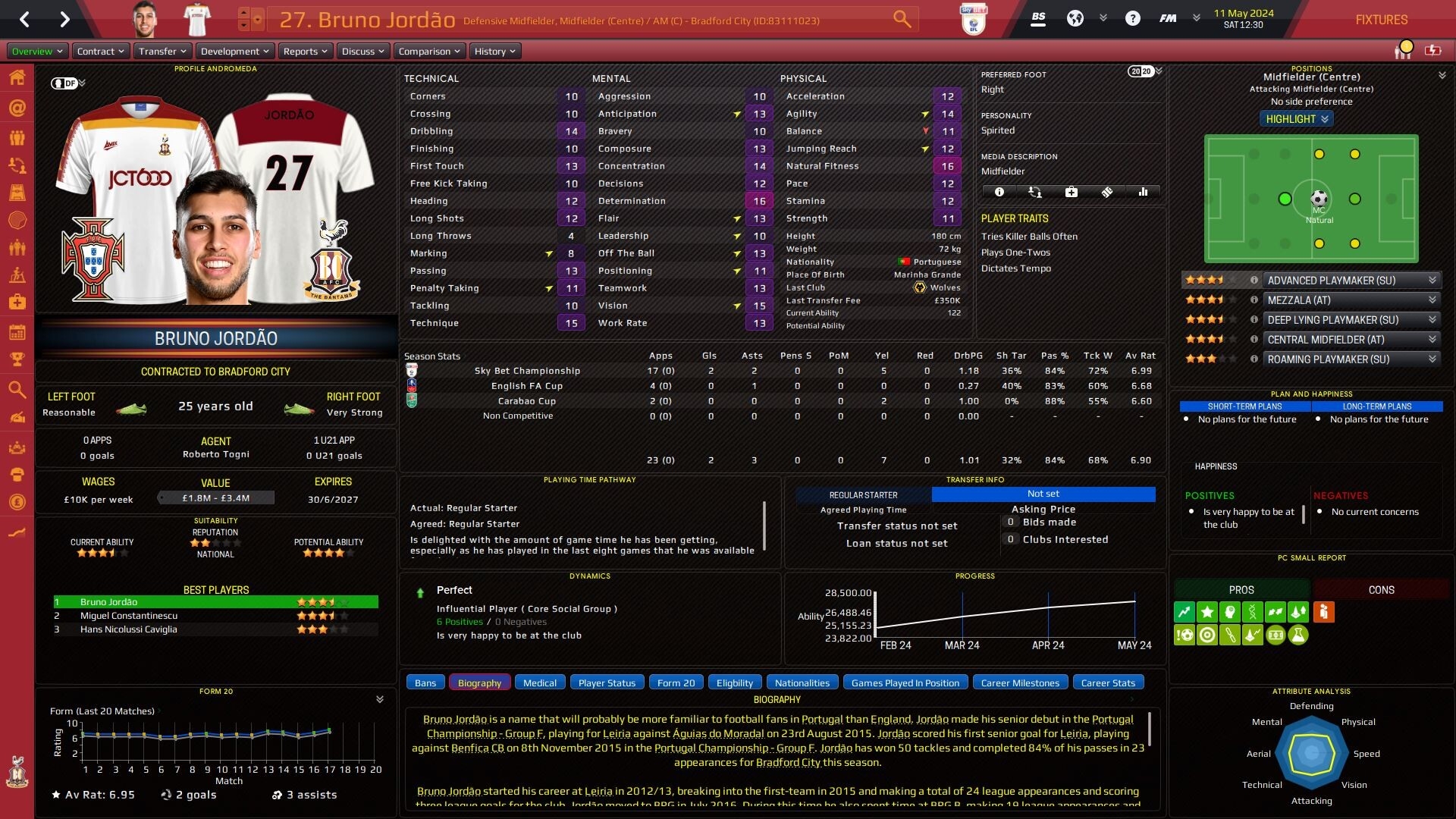Open the Highlight position dropdown
The height and width of the screenshot is (819, 1456).
tap(1297, 119)
